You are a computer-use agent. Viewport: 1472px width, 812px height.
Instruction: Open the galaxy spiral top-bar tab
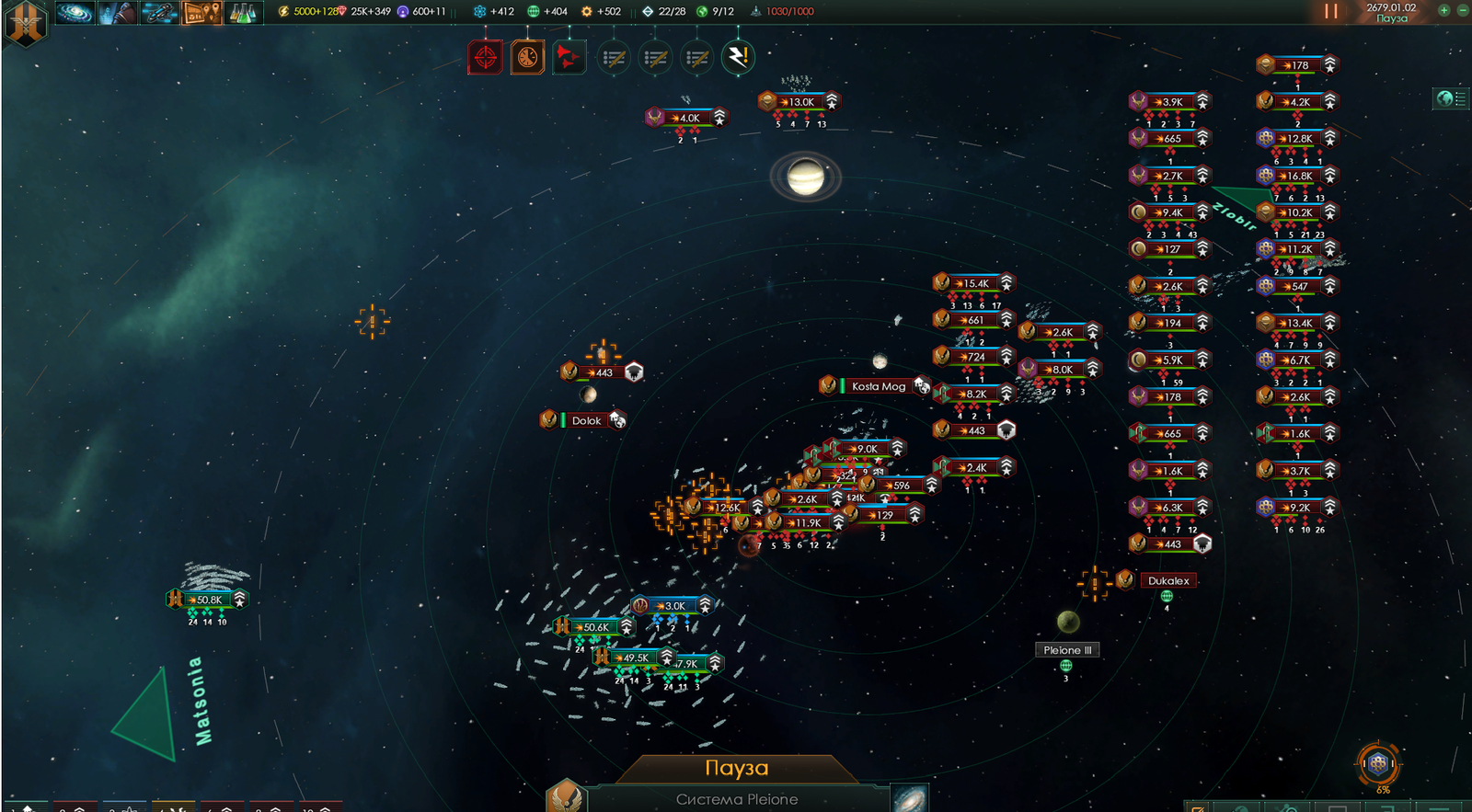75,12
